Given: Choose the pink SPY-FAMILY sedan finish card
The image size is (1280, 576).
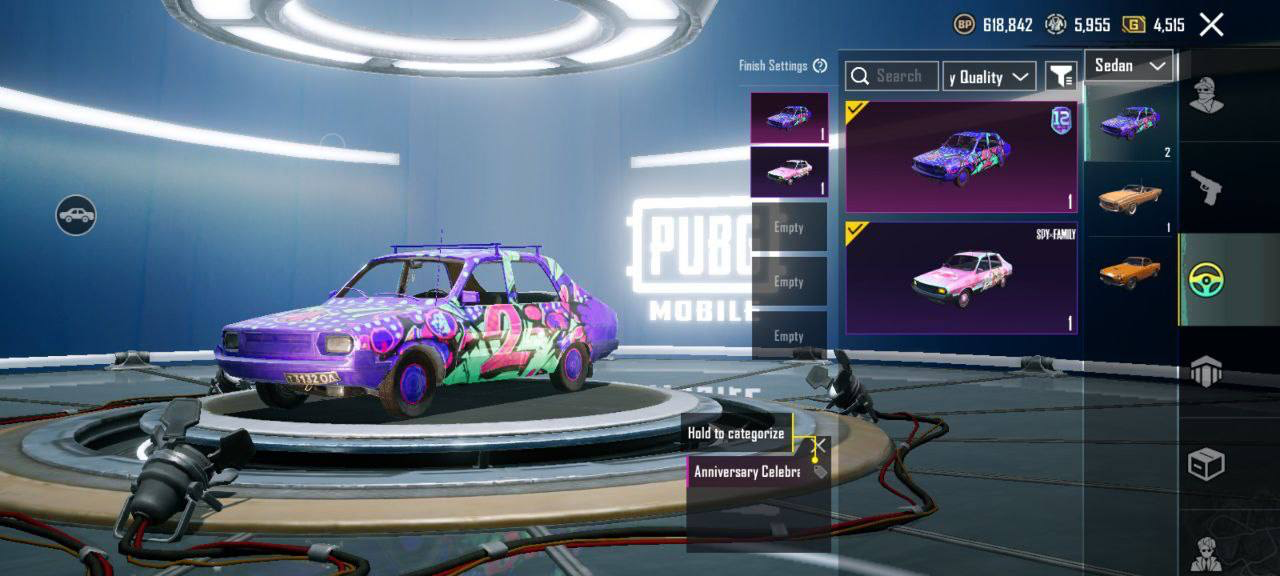Looking at the screenshot, I should [x=961, y=277].
